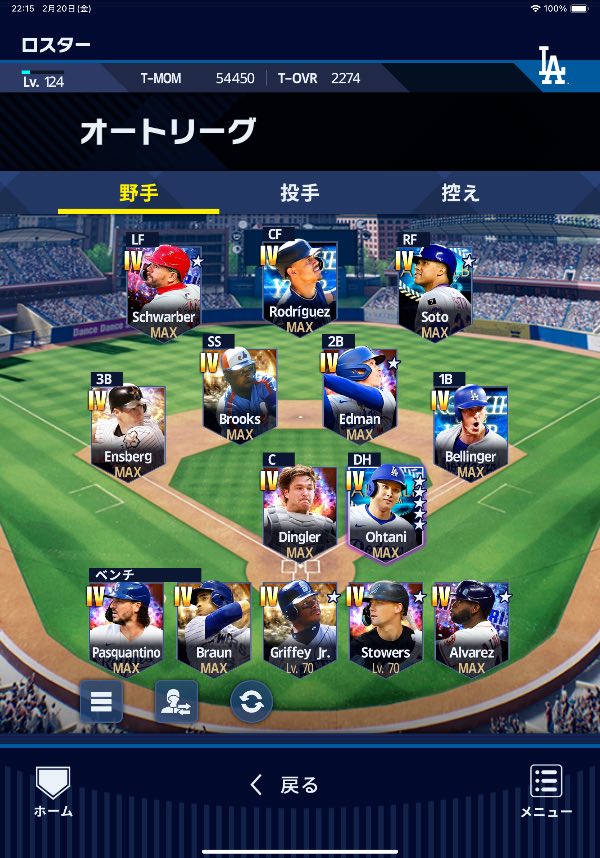The height and width of the screenshot is (858, 600).
Task: Switch to the 投手 pitchers tab
Action: click(300, 193)
